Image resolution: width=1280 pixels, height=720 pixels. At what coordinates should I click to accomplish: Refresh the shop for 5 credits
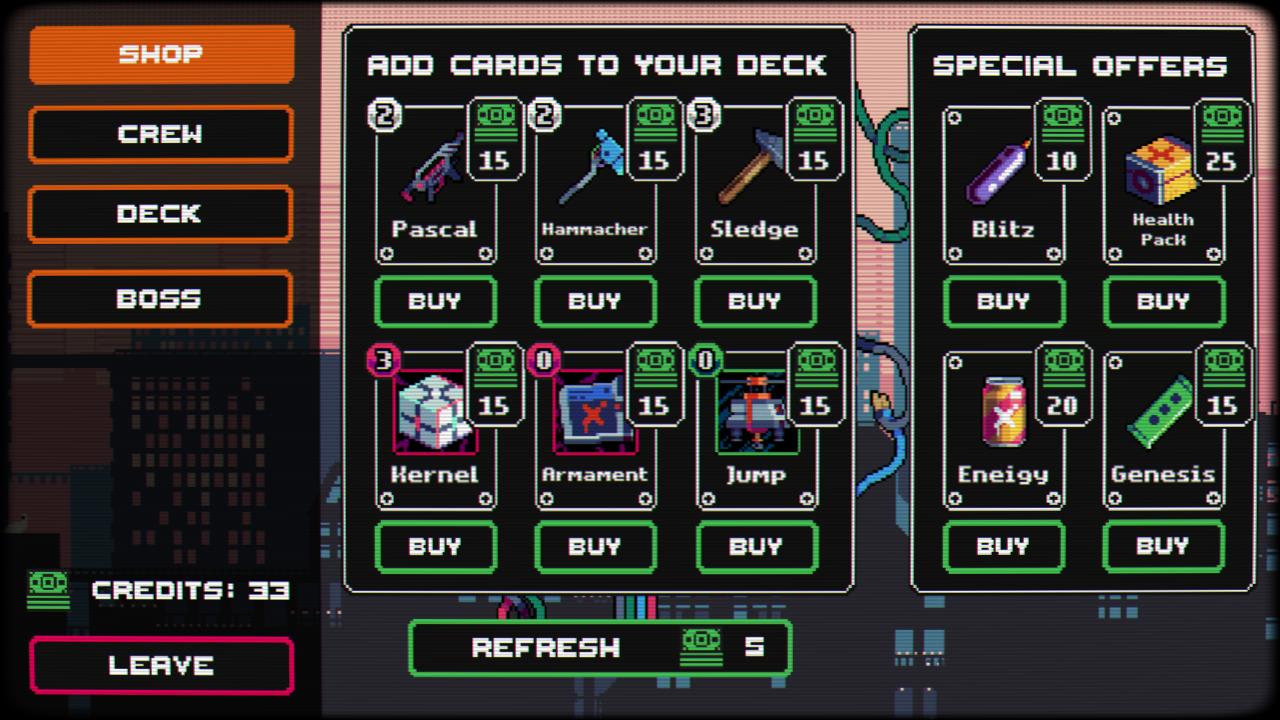pyautogui.click(x=599, y=647)
